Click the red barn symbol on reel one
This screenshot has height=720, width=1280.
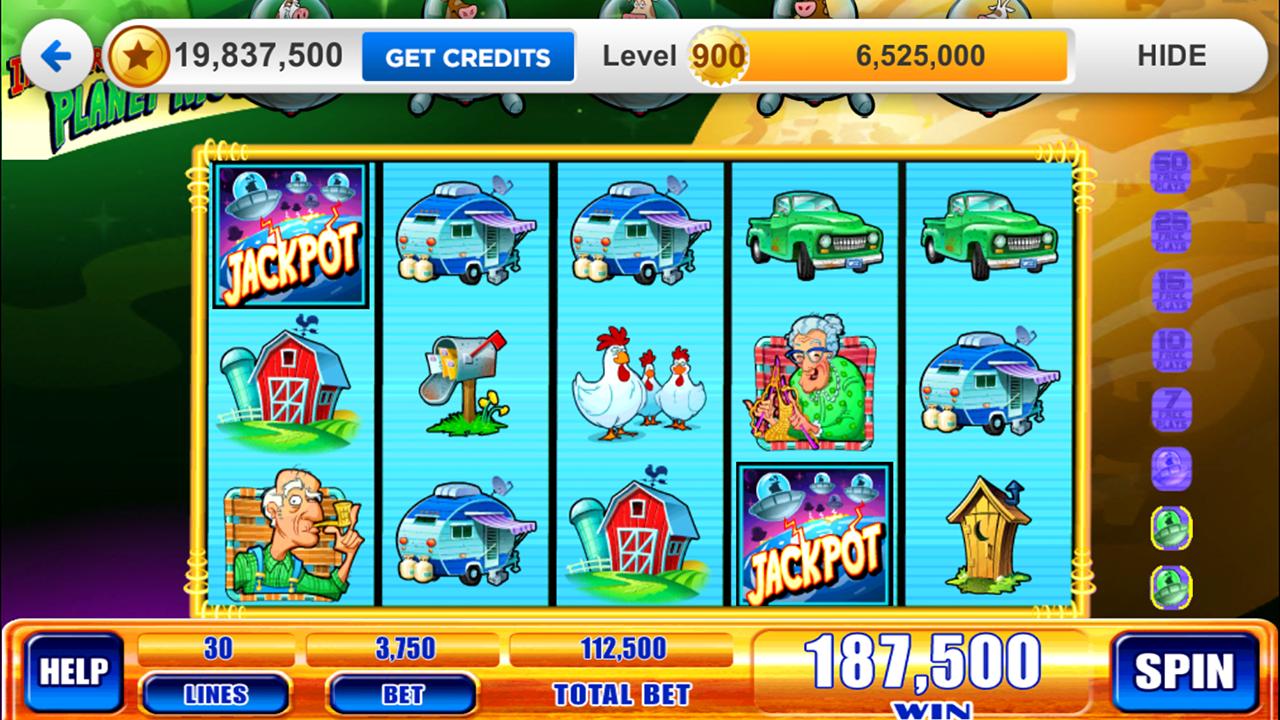pyautogui.click(x=290, y=386)
